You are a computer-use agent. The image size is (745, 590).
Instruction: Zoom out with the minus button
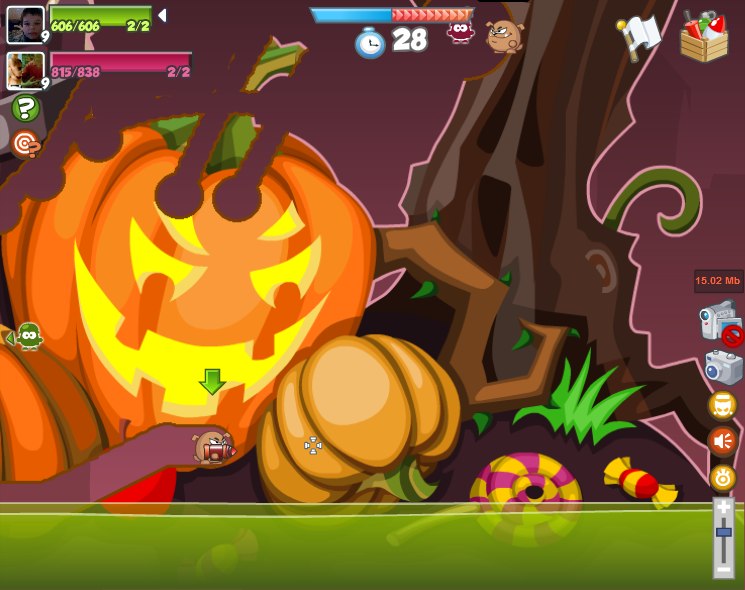point(723,568)
